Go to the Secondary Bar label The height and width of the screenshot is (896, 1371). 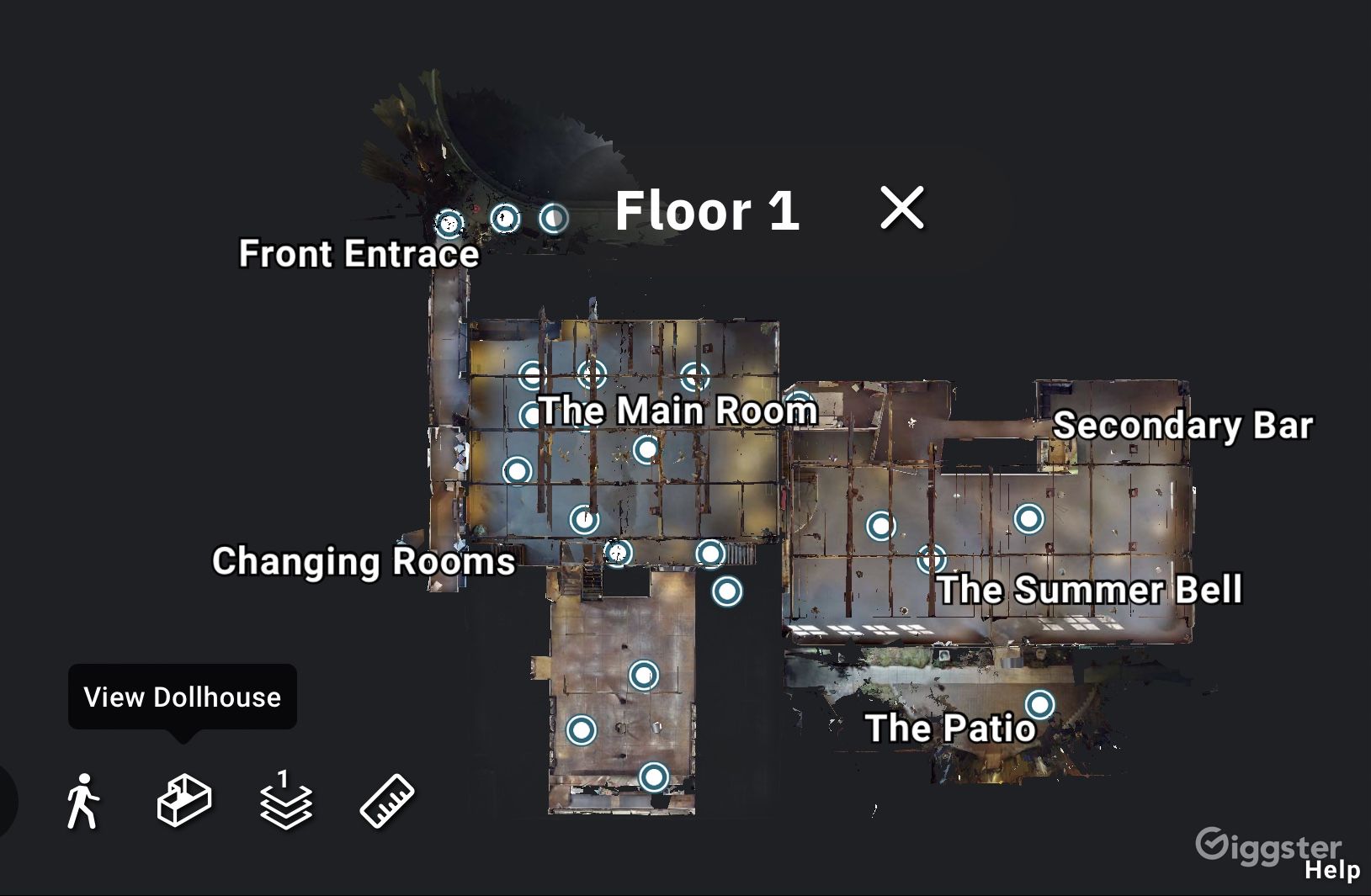point(1182,425)
